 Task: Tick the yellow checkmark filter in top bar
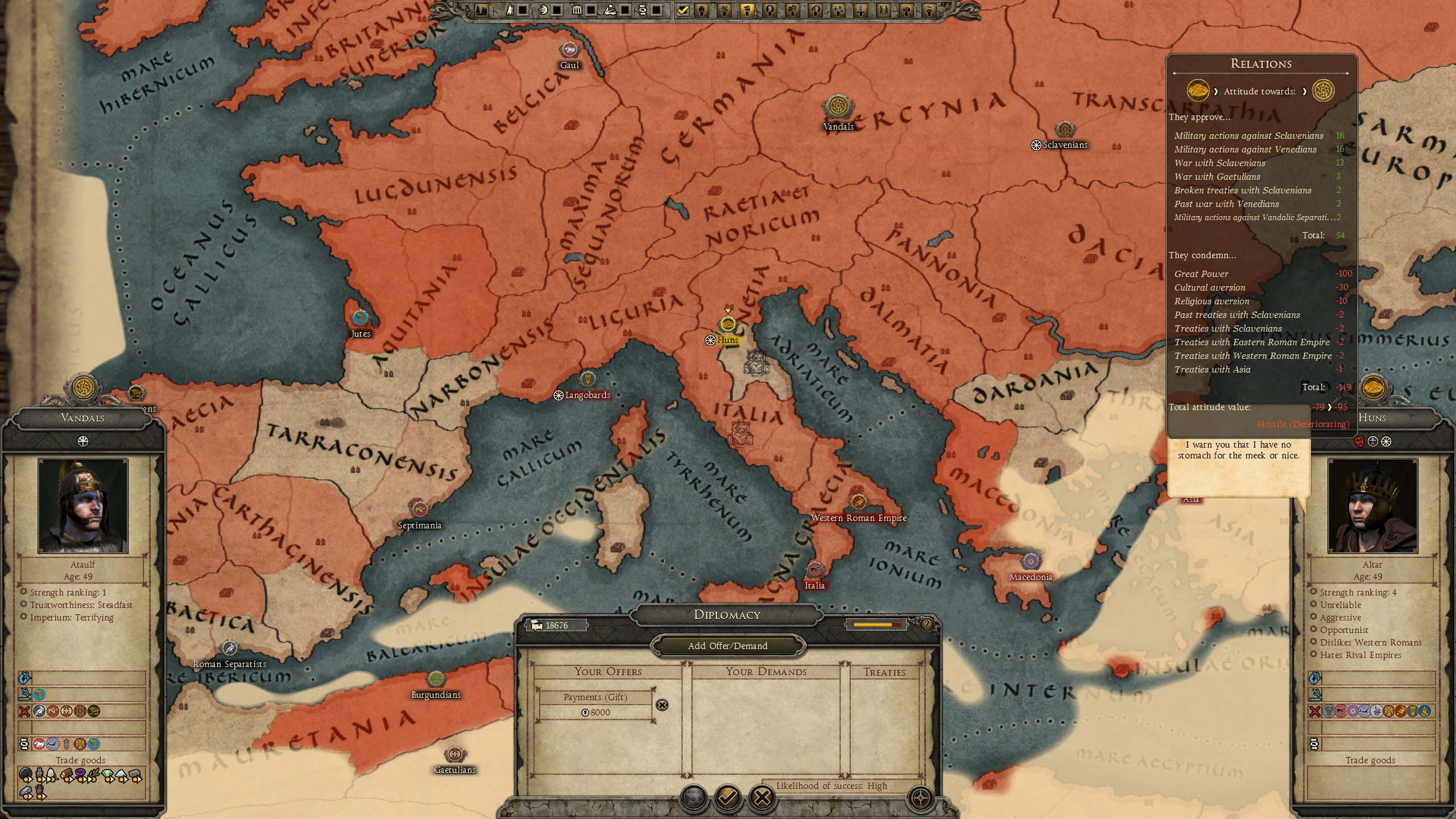point(683,10)
